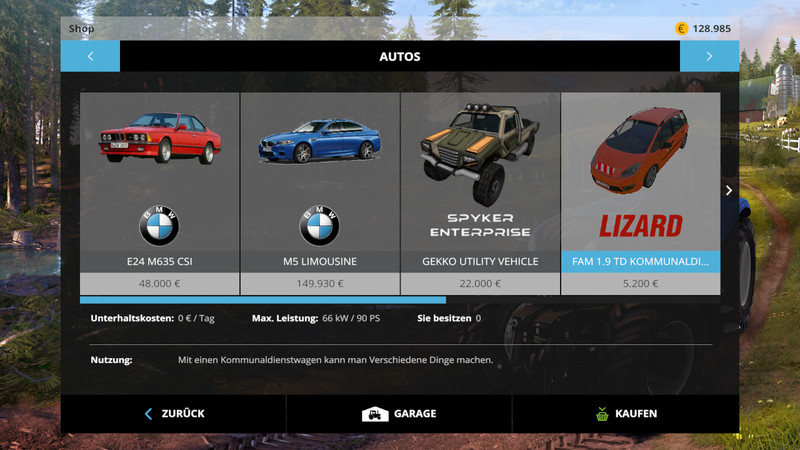Go to the next shop category
The width and height of the screenshot is (800, 450).
coord(709,56)
